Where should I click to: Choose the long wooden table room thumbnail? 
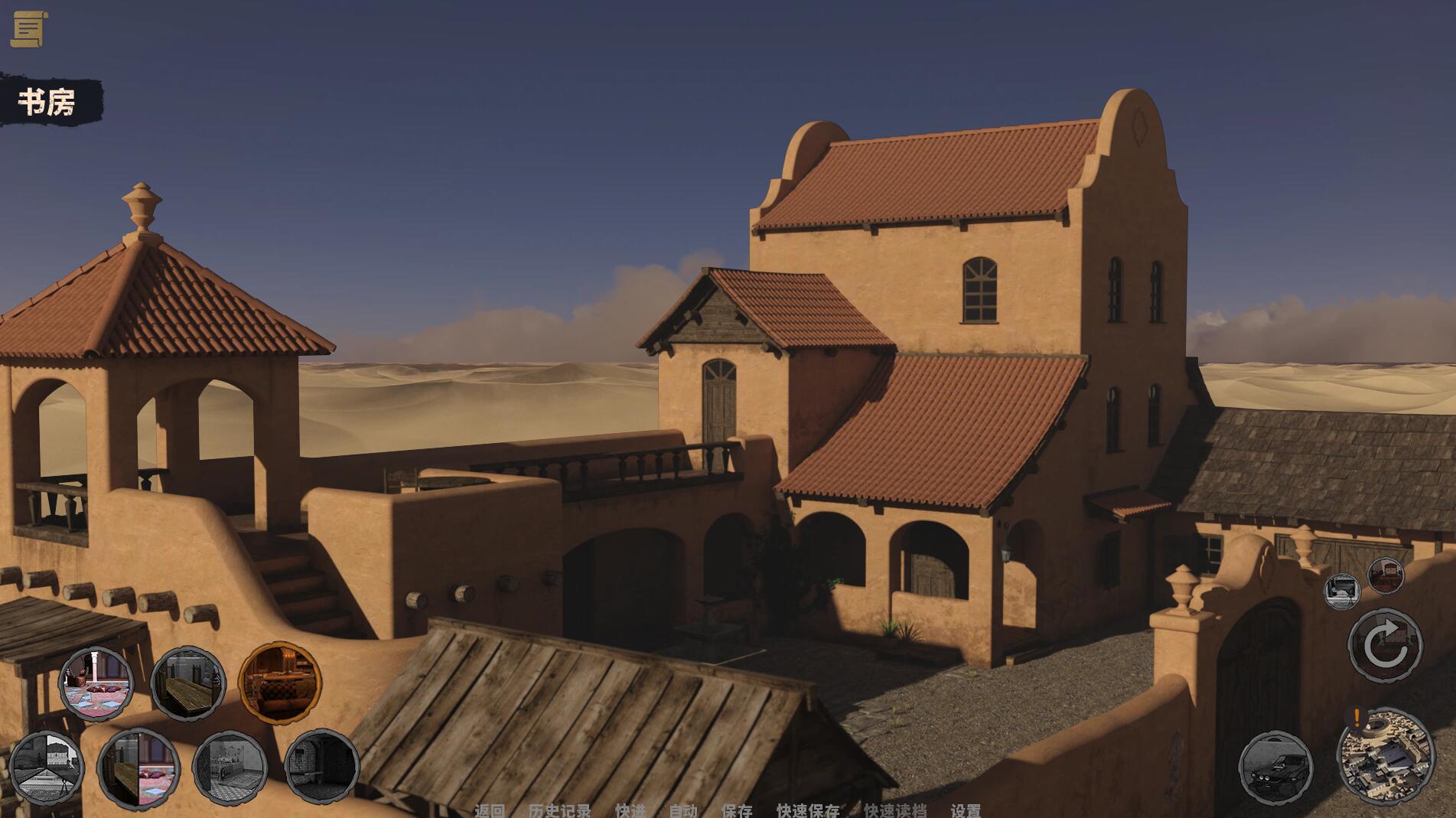pyautogui.click(x=188, y=683)
